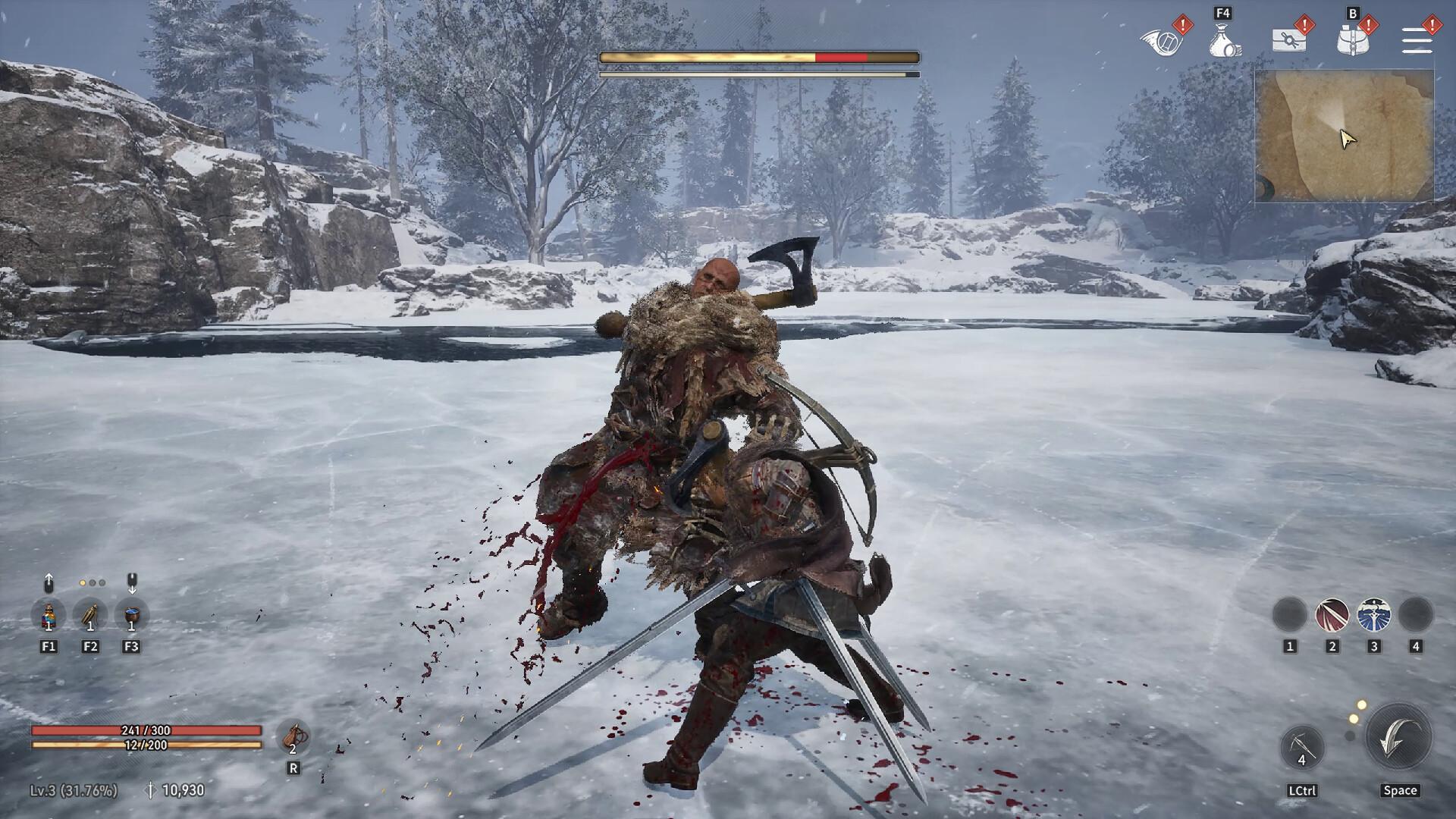
Task: Click the parchment minimap
Action: pyautogui.click(x=1344, y=136)
